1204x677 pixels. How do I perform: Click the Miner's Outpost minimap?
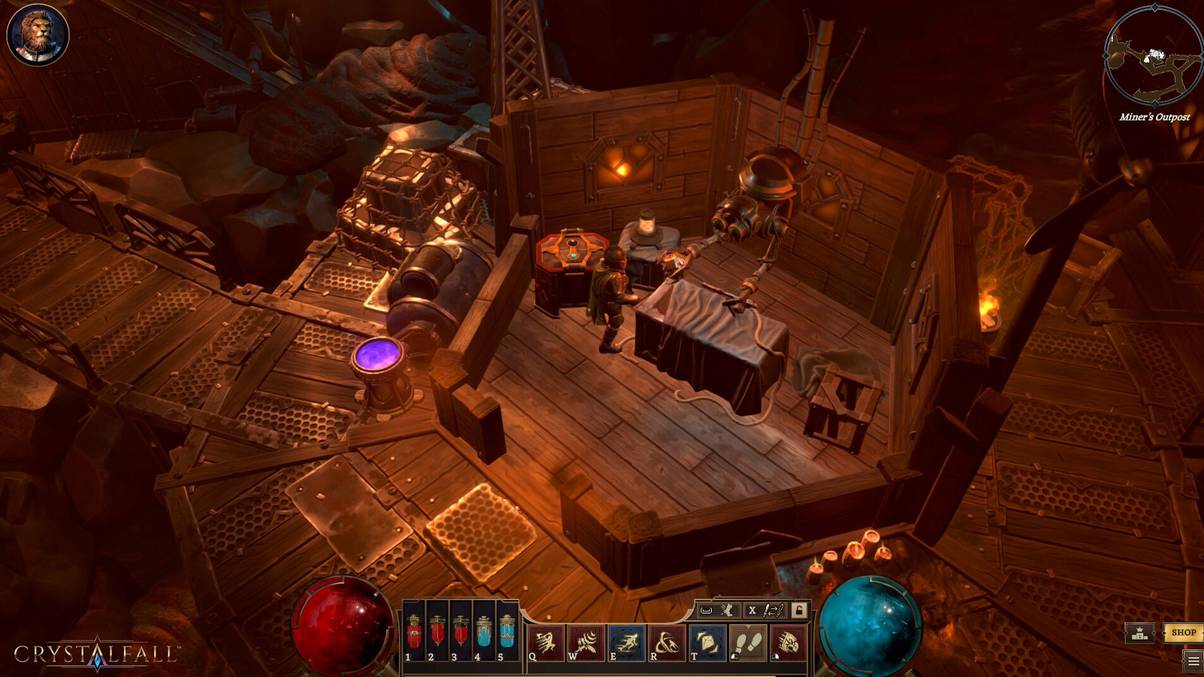1152,56
